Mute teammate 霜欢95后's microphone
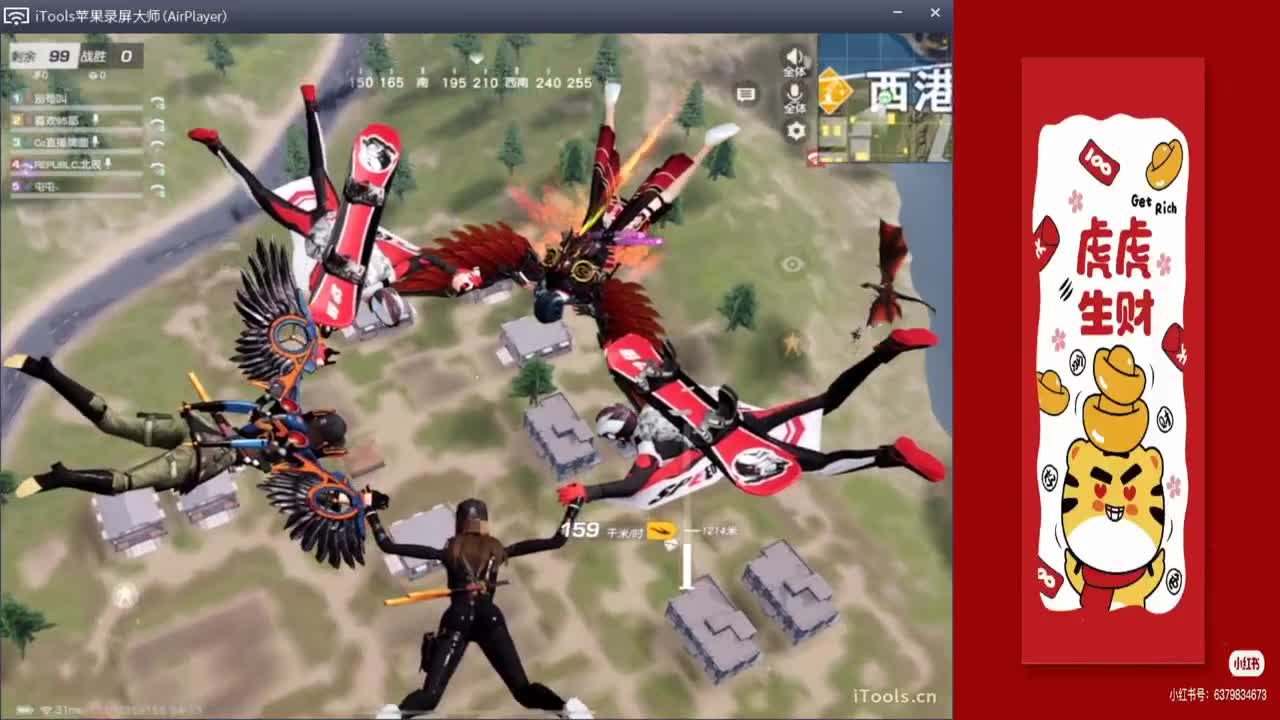The image size is (1280, 720). [96, 120]
